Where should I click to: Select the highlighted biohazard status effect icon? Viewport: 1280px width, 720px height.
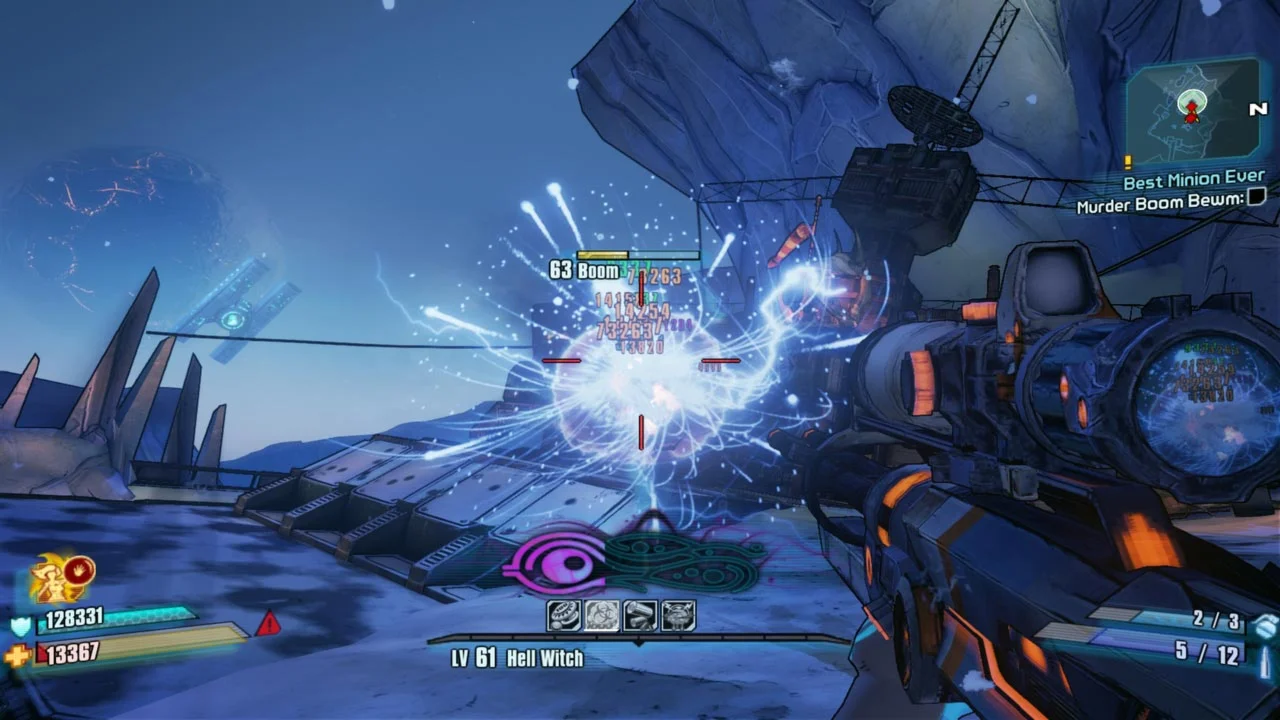(x=601, y=616)
